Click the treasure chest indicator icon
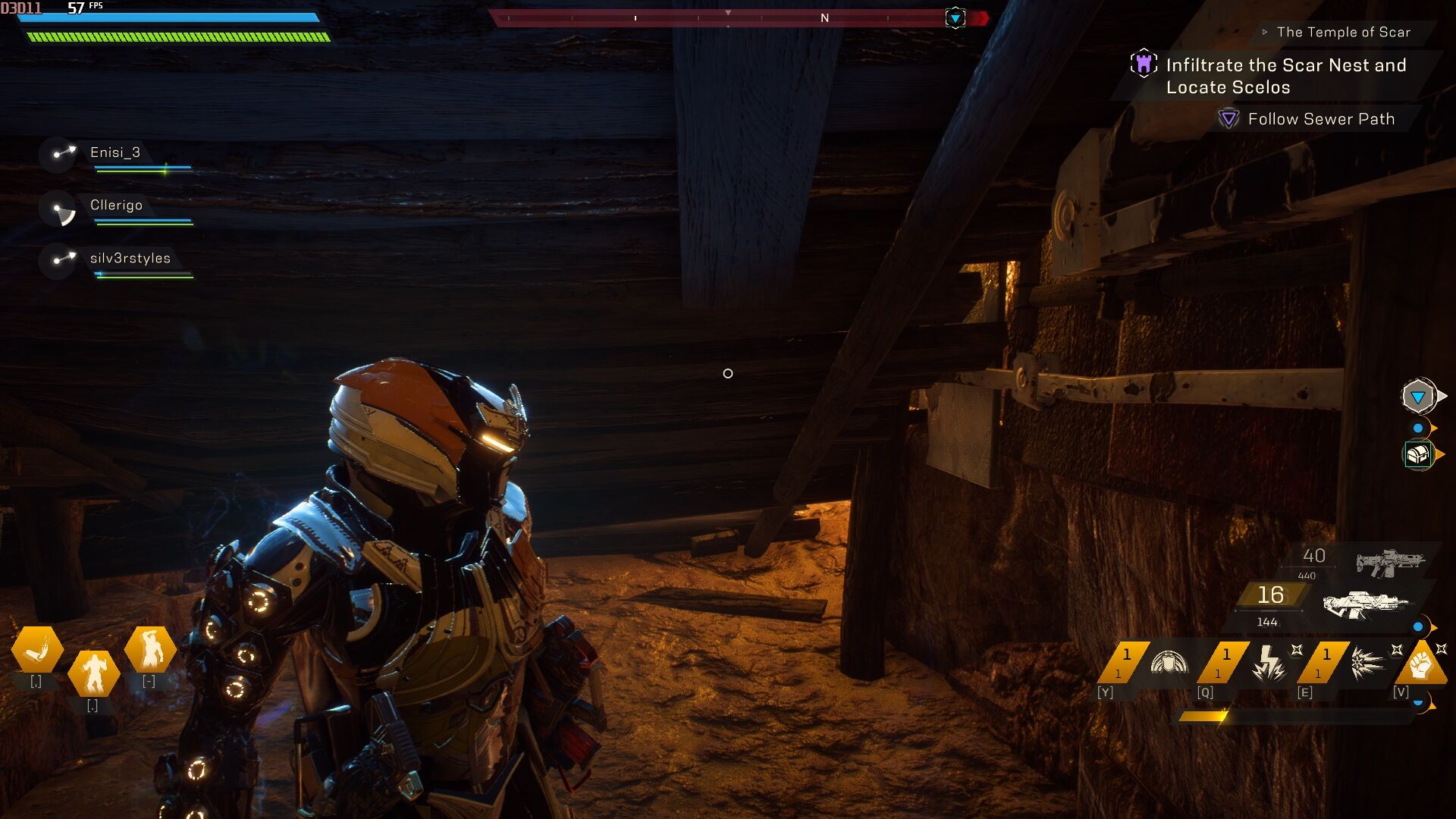Image resolution: width=1456 pixels, height=819 pixels. click(1417, 455)
